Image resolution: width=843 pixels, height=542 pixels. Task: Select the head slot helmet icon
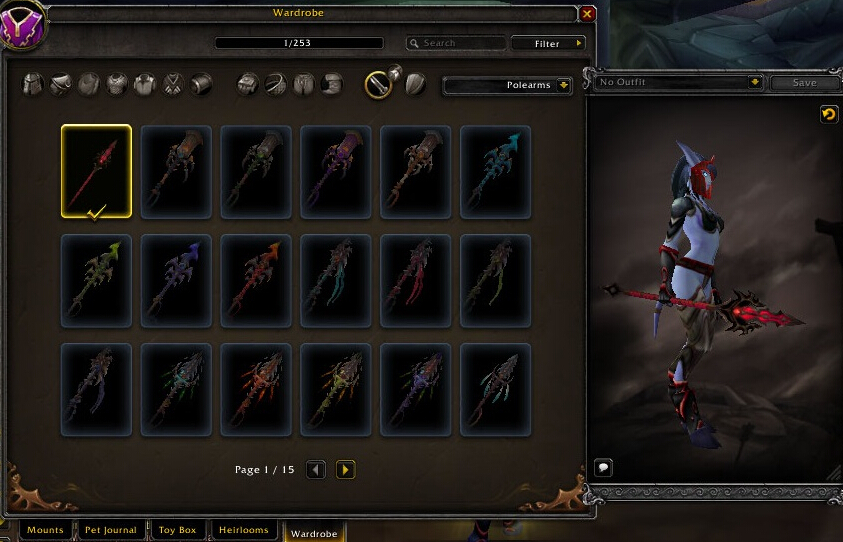coord(33,84)
